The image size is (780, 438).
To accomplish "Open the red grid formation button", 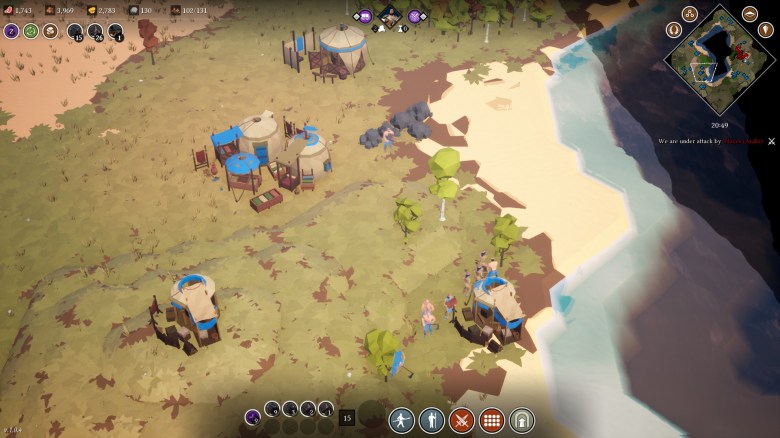I will 492,420.
